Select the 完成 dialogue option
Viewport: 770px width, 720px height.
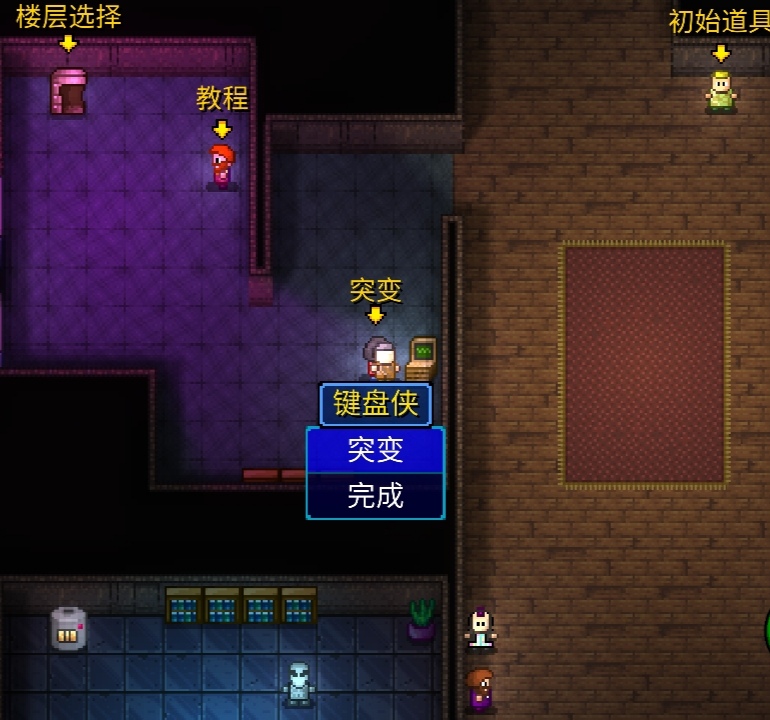tap(375, 495)
